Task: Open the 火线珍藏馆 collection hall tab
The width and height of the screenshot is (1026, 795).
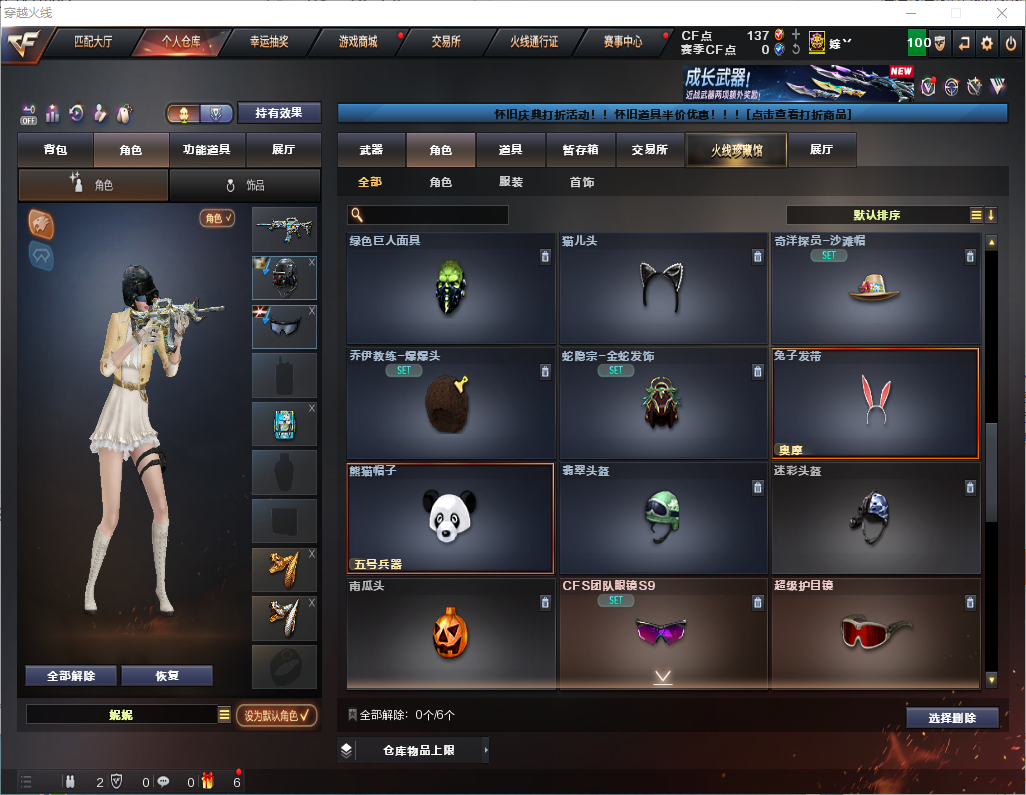Action: pyautogui.click(x=736, y=150)
